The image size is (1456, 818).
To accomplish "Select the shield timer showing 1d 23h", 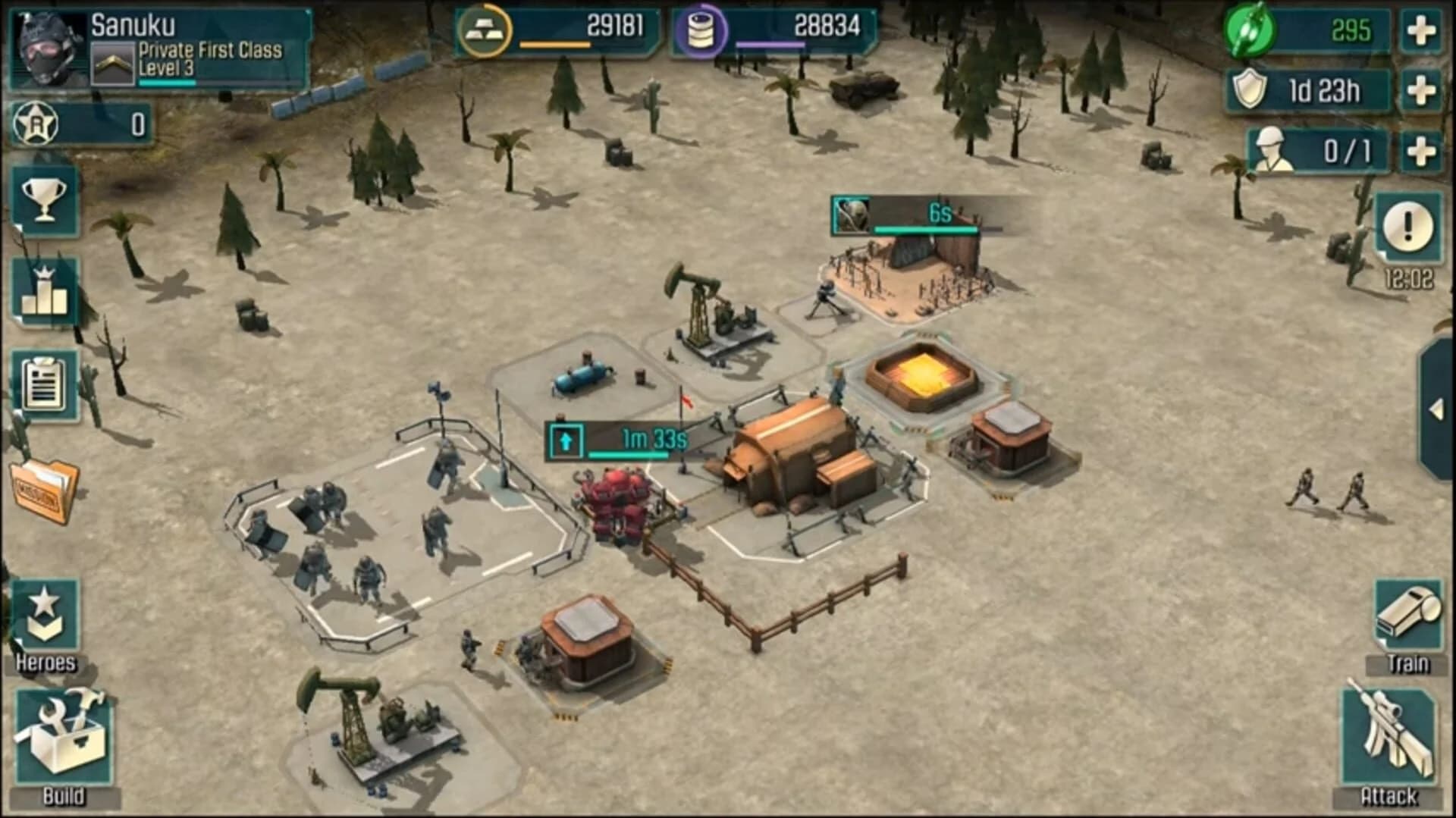I will pyautogui.click(x=1306, y=90).
